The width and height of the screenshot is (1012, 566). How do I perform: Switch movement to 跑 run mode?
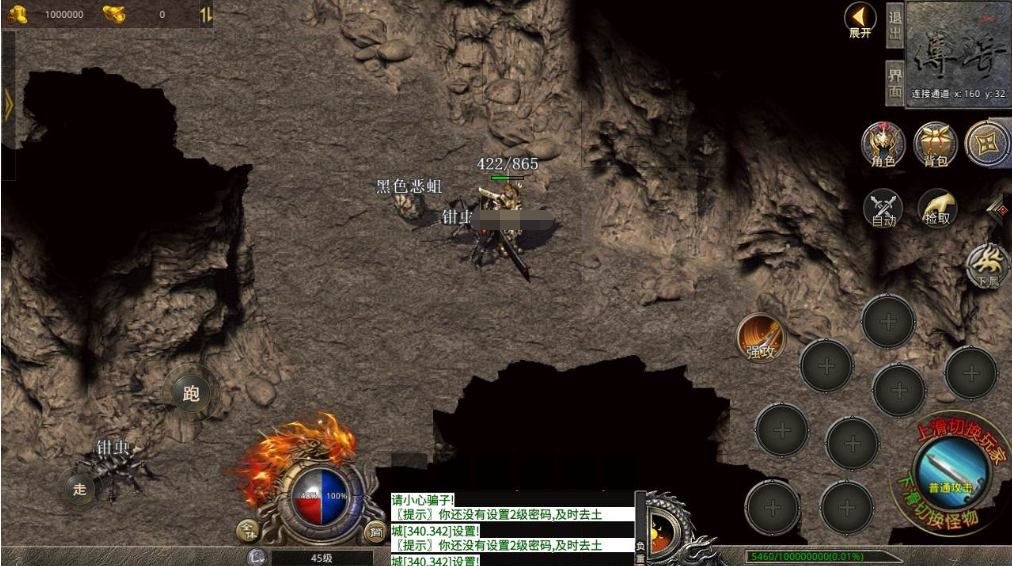click(x=191, y=393)
